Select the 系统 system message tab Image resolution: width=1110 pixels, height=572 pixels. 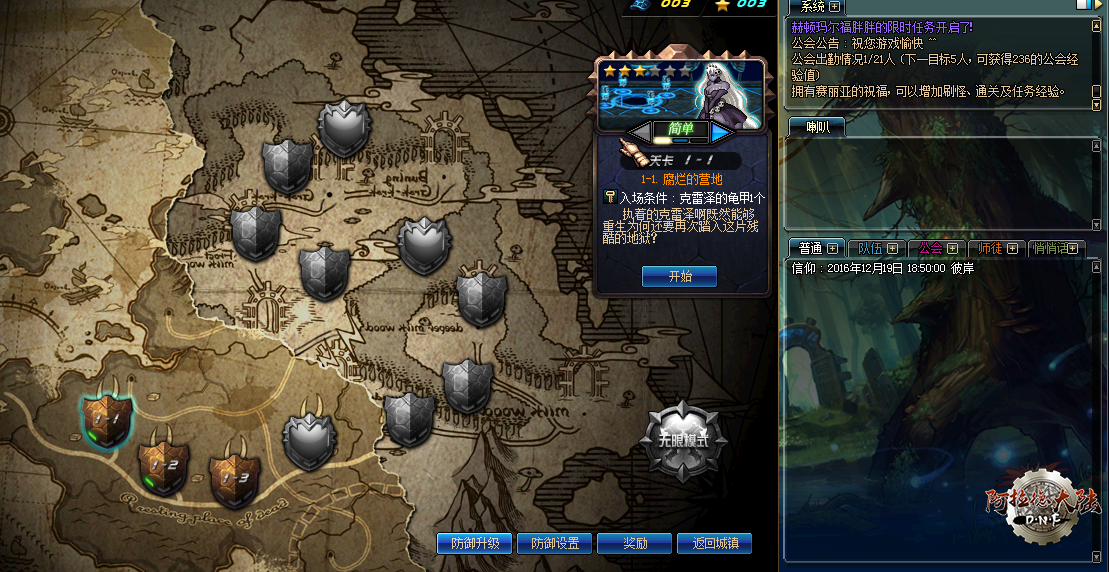815,7
